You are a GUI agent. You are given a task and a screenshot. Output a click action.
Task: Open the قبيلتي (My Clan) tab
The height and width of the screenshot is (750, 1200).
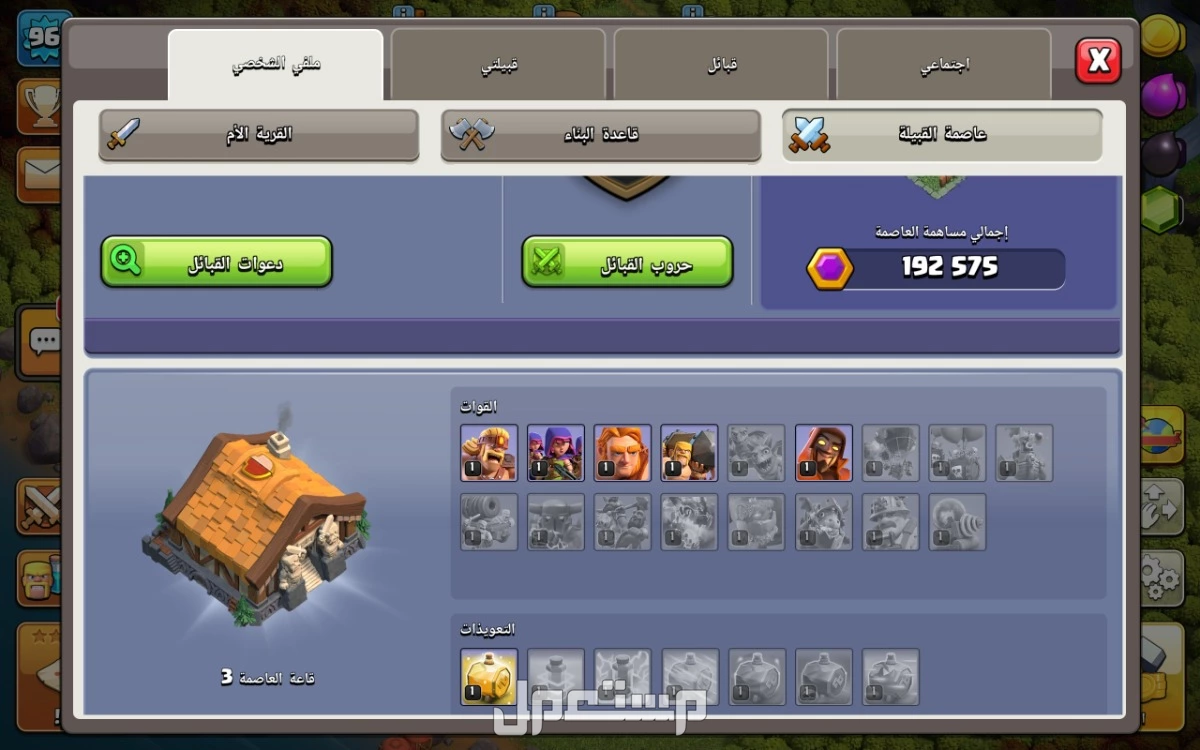[498, 65]
